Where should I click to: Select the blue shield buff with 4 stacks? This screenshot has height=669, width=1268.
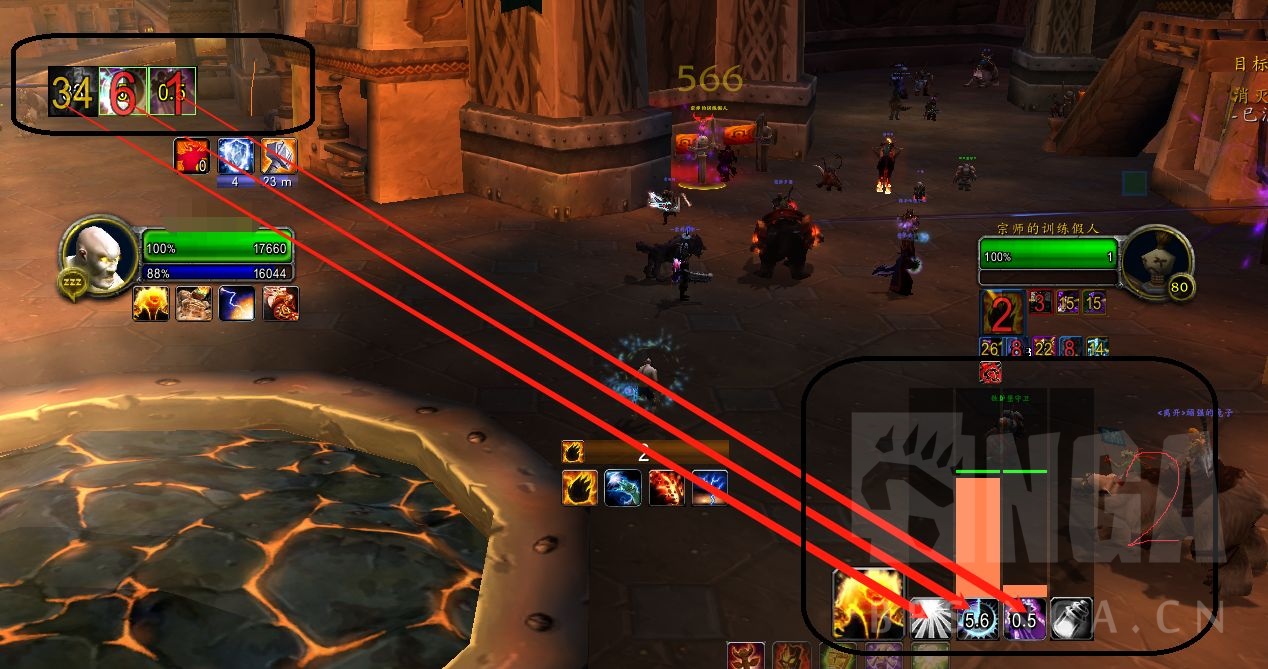pos(235,156)
